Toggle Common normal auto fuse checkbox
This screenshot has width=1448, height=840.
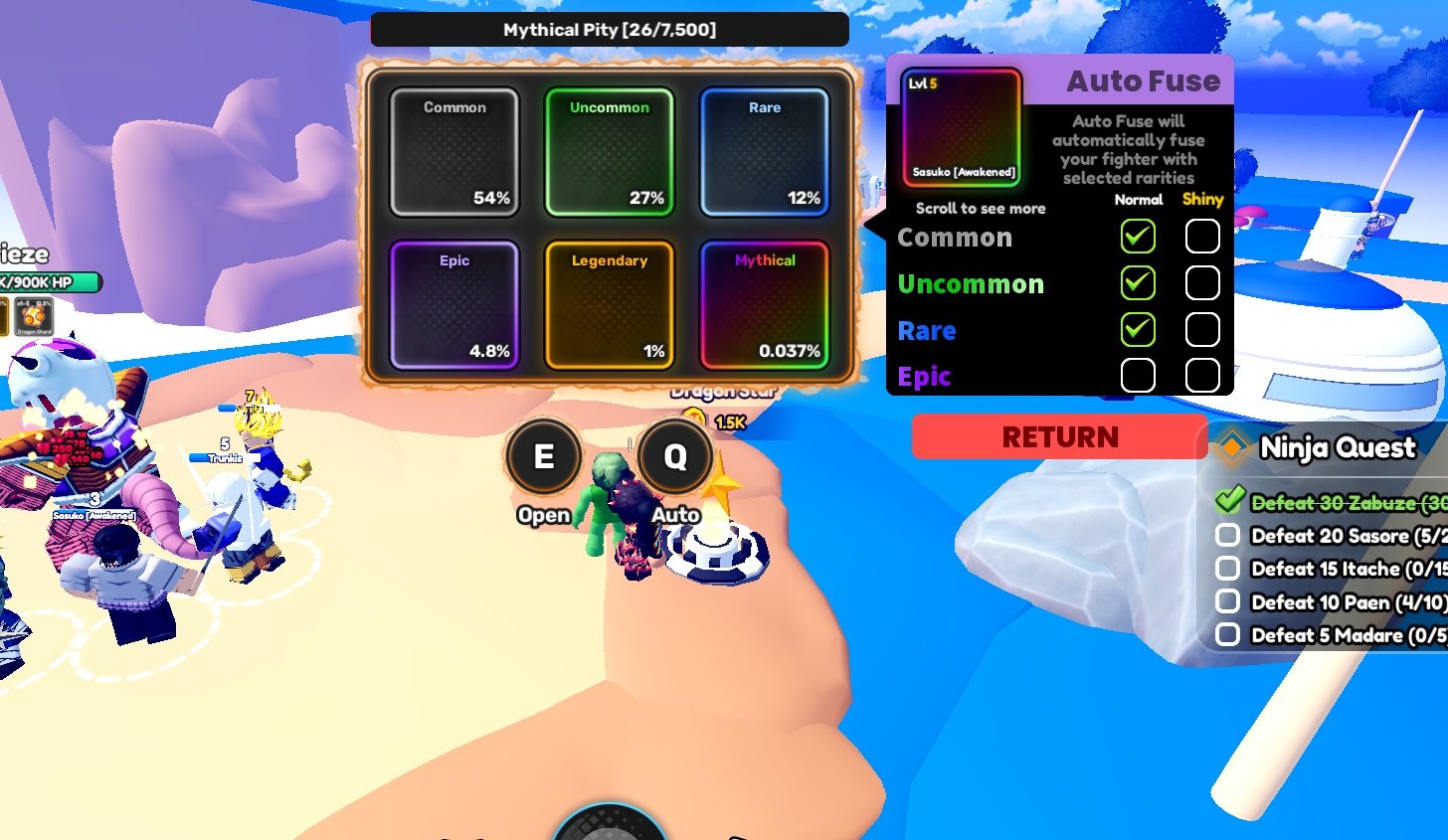tap(1138, 237)
